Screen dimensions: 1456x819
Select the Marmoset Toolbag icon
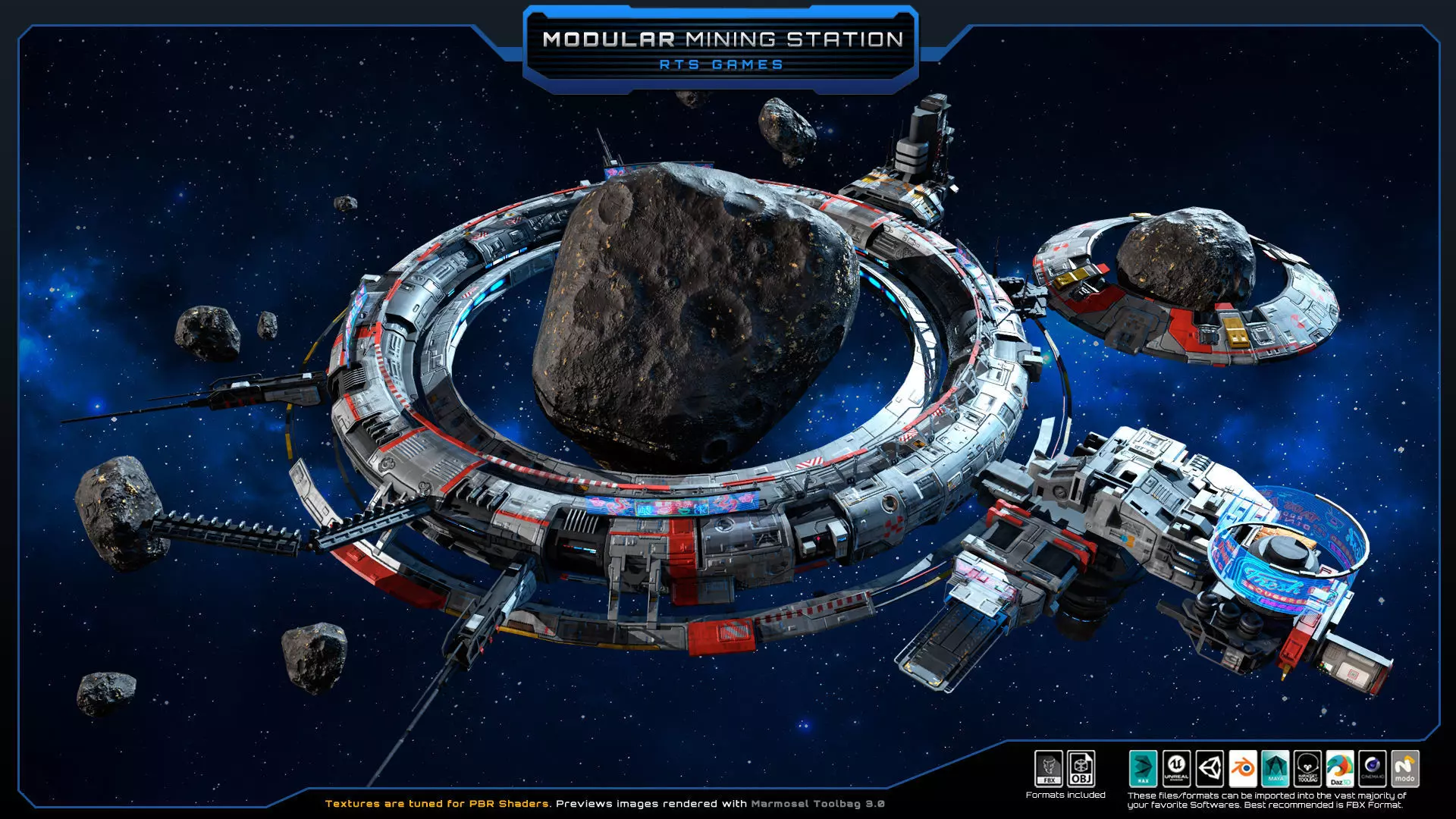point(1308,769)
